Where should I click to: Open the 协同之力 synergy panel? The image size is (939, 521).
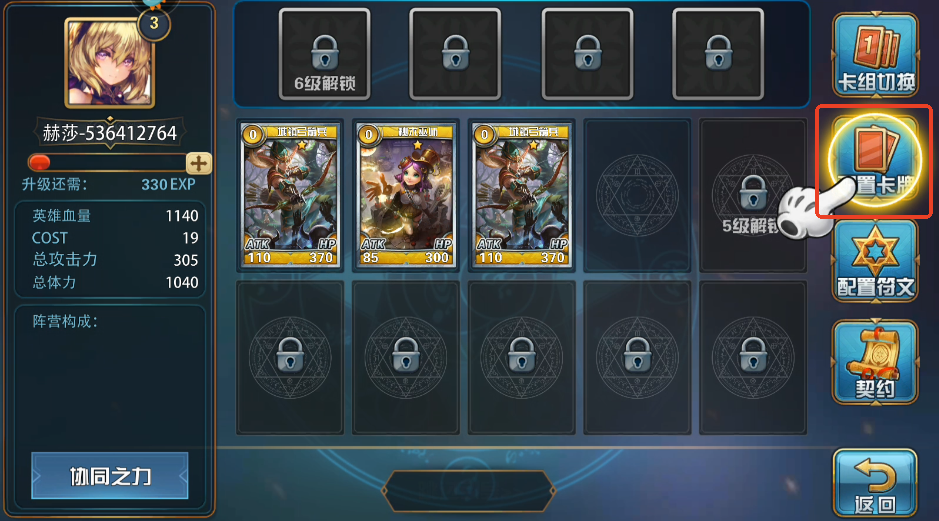[110, 475]
